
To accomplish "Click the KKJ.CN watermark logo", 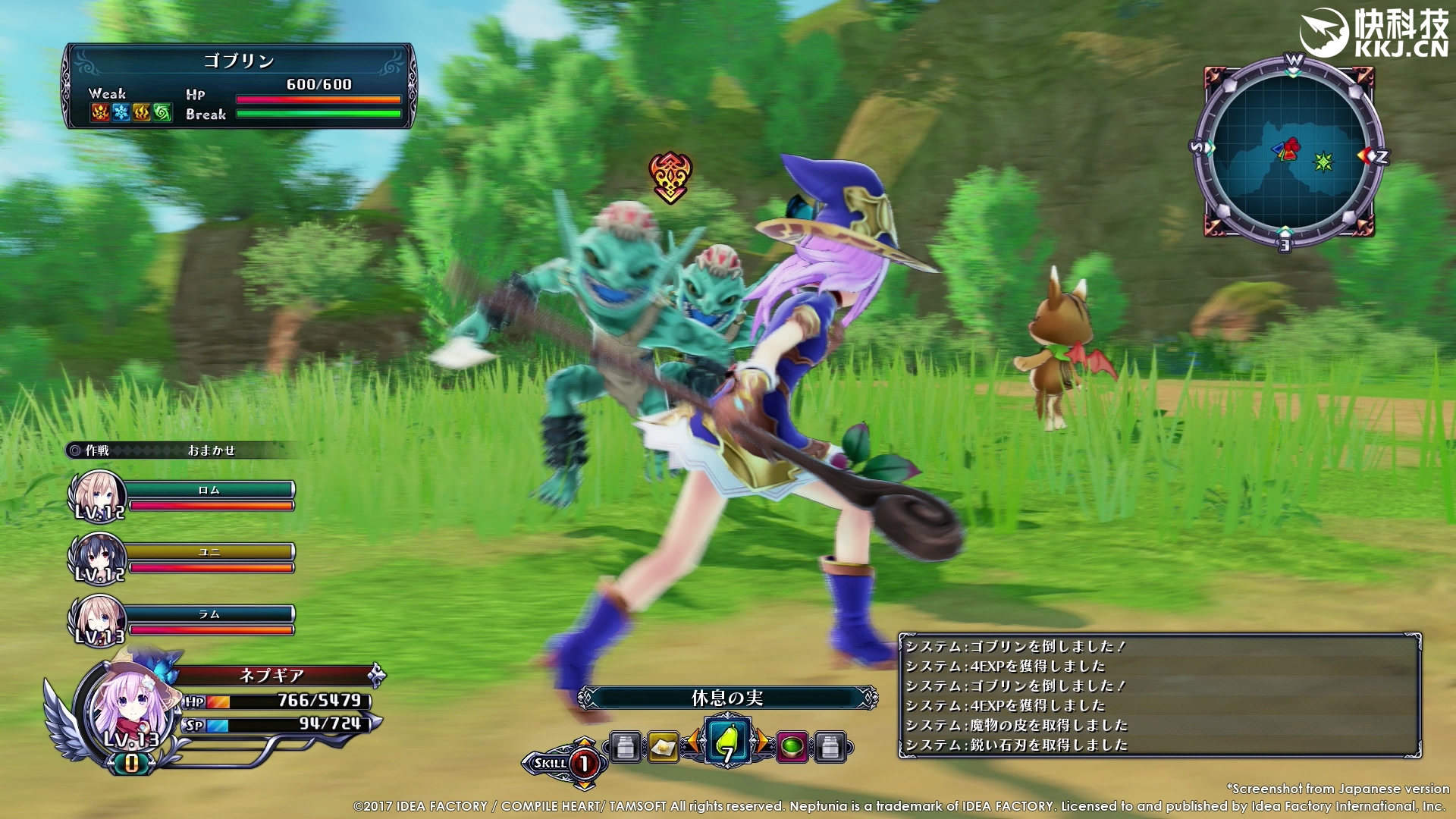I will [x=1374, y=34].
